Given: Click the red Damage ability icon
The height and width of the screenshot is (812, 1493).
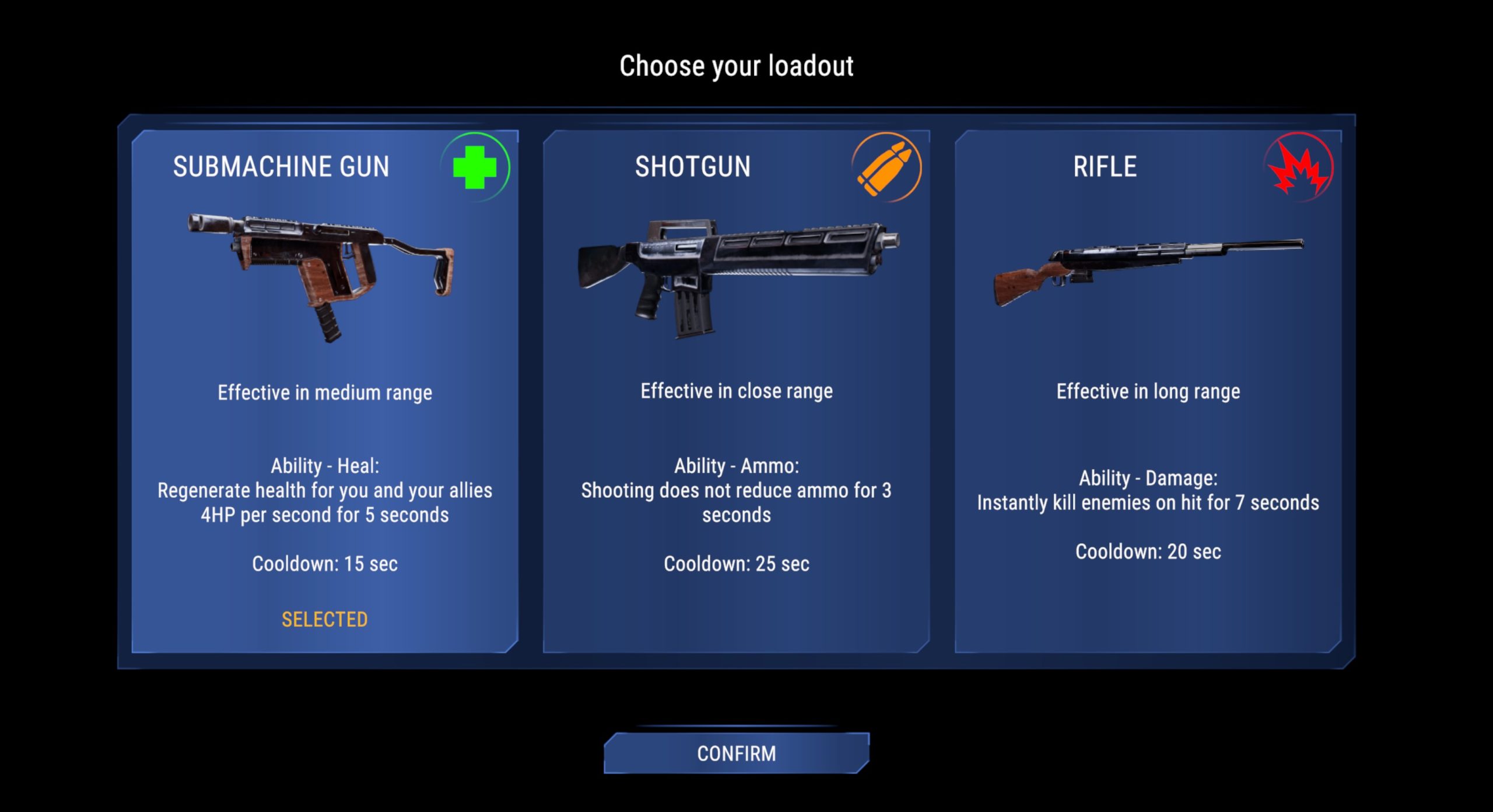Looking at the screenshot, I should click(x=1298, y=168).
